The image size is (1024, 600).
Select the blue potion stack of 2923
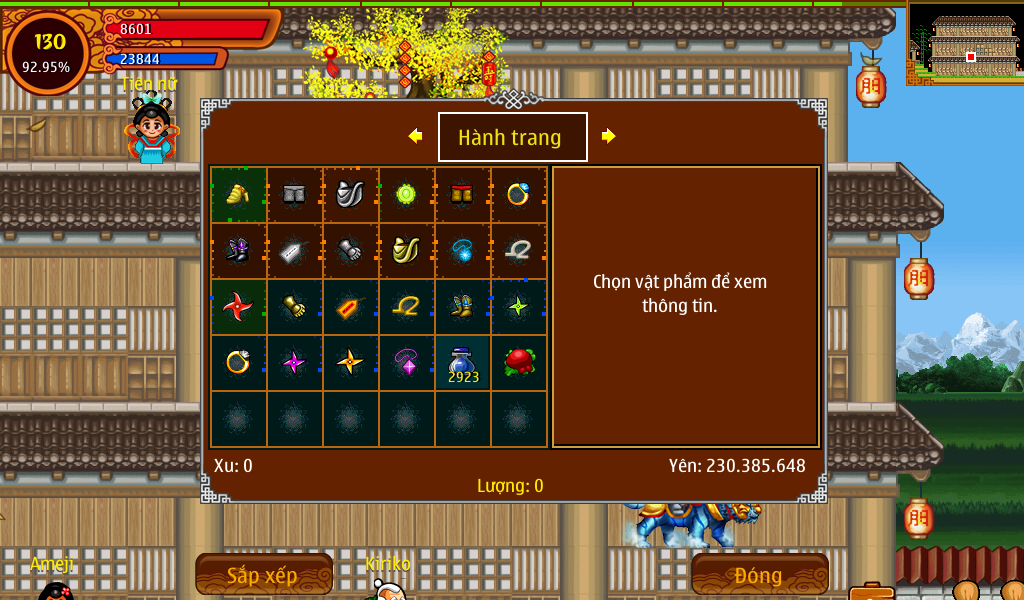[x=462, y=362]
